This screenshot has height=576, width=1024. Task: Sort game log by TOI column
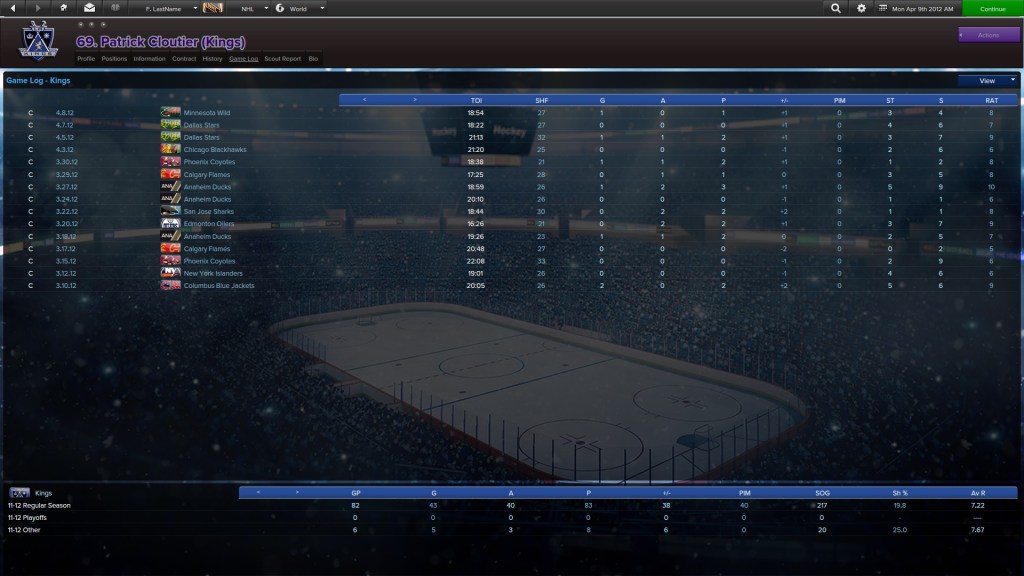coord(476,100)
